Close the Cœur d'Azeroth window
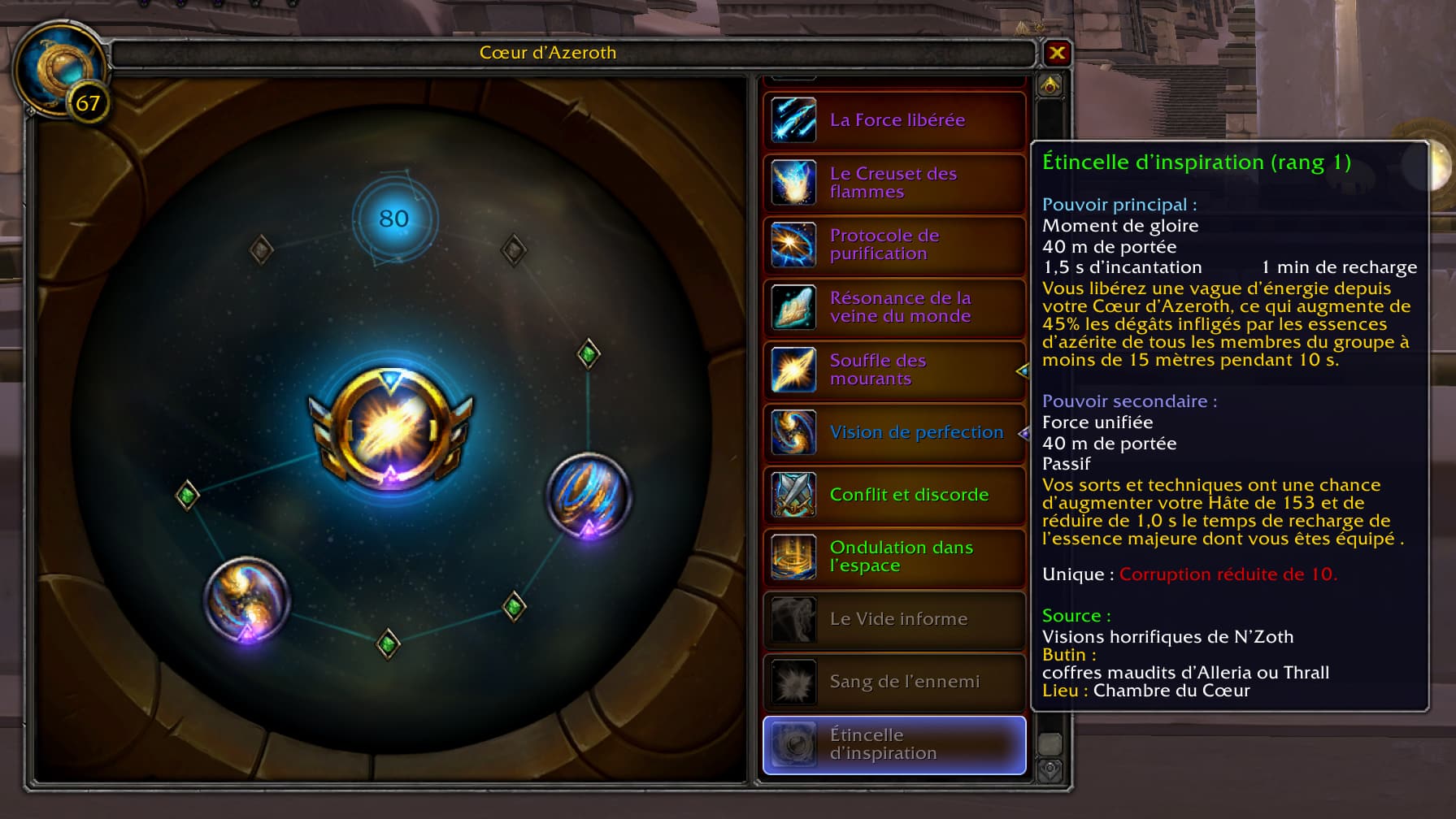1456x819 pixels. tap(1057, 54)
